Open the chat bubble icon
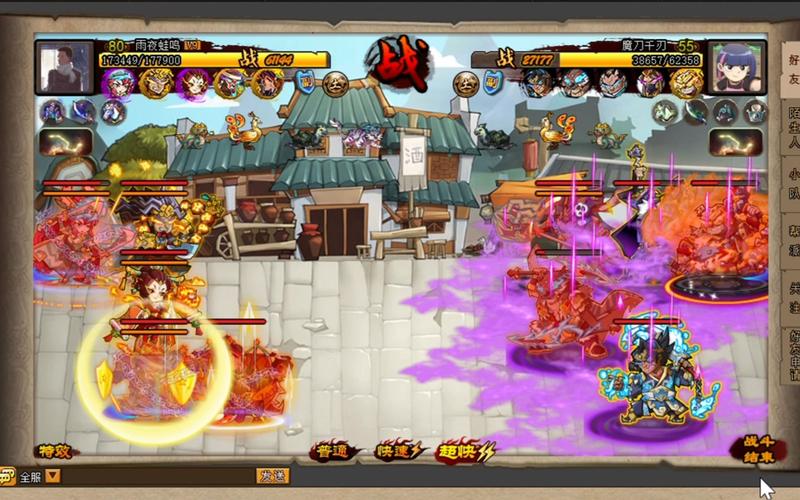 [8, 476]
